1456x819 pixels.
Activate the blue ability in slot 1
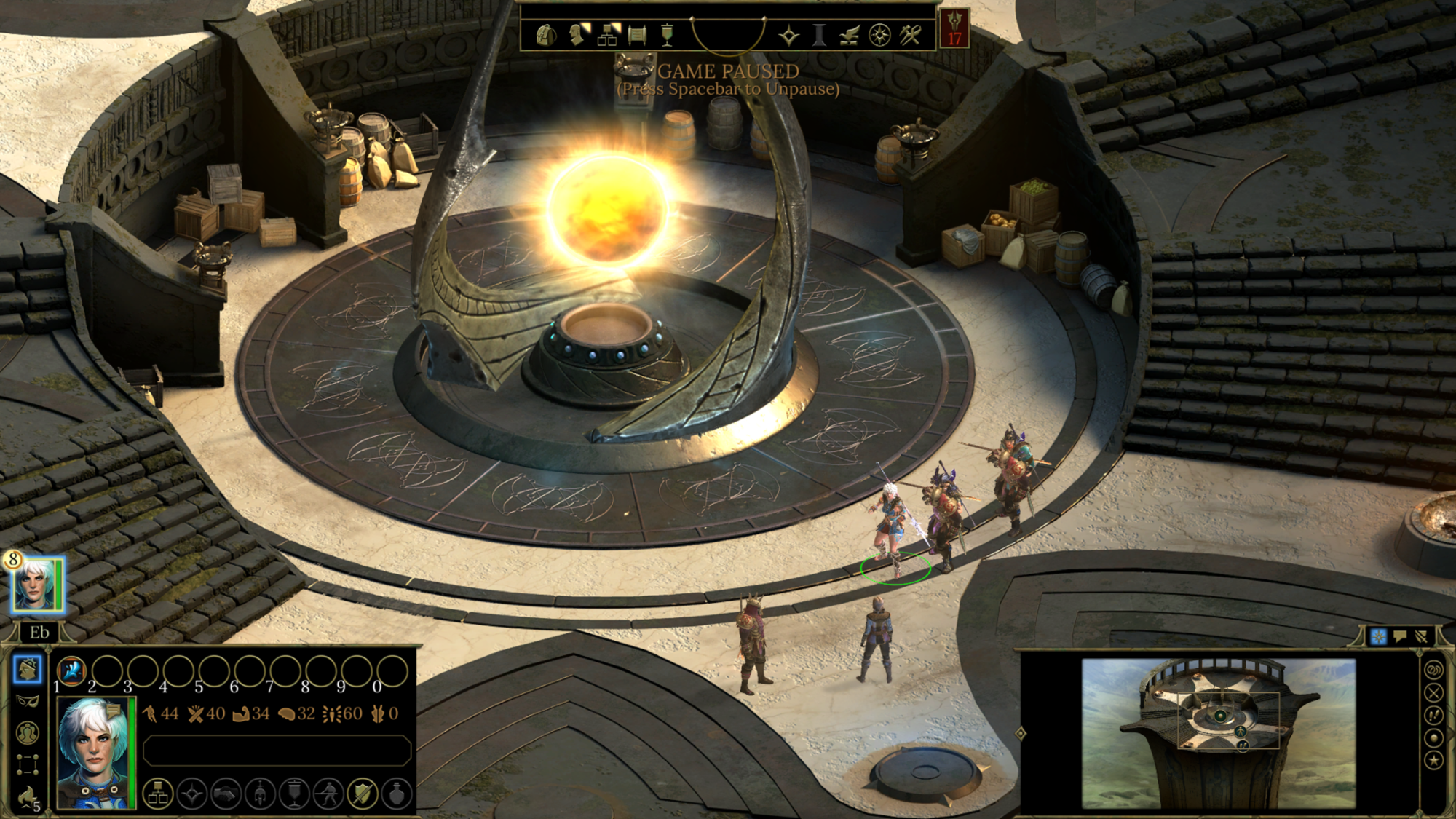tap(71, 670)
